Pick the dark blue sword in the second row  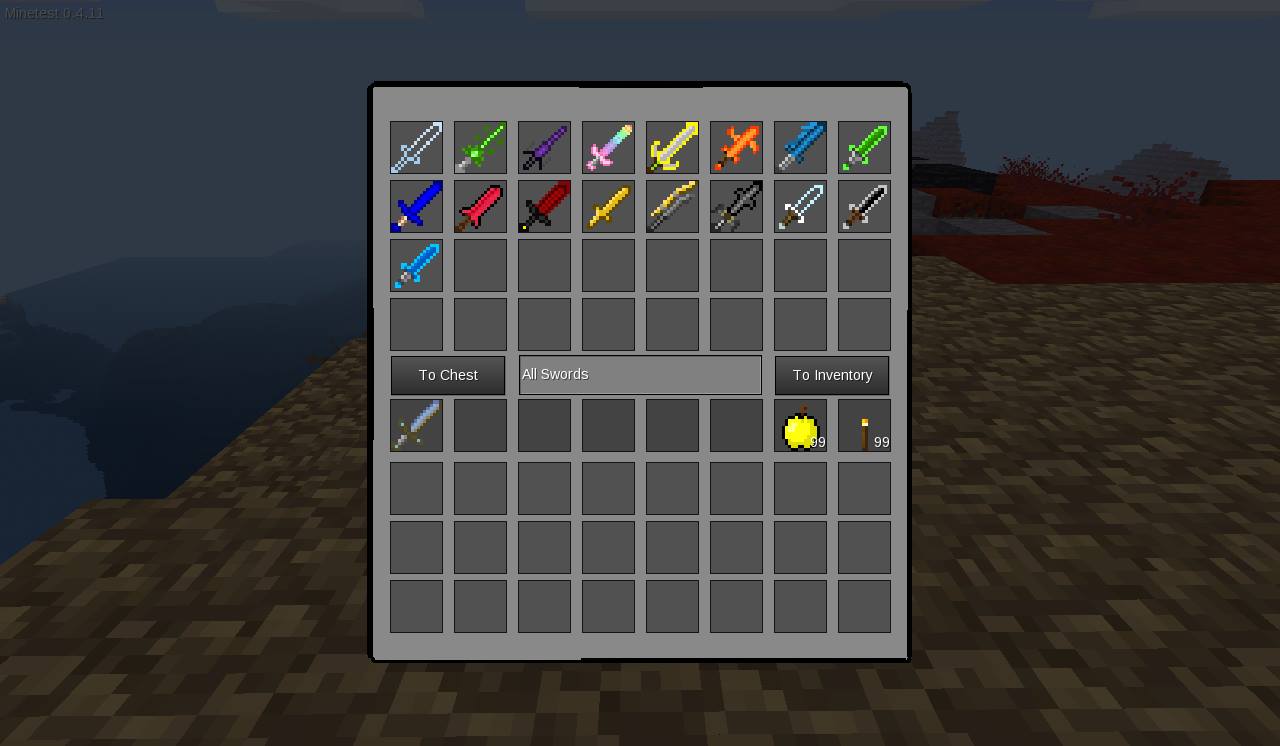(416, 206)
